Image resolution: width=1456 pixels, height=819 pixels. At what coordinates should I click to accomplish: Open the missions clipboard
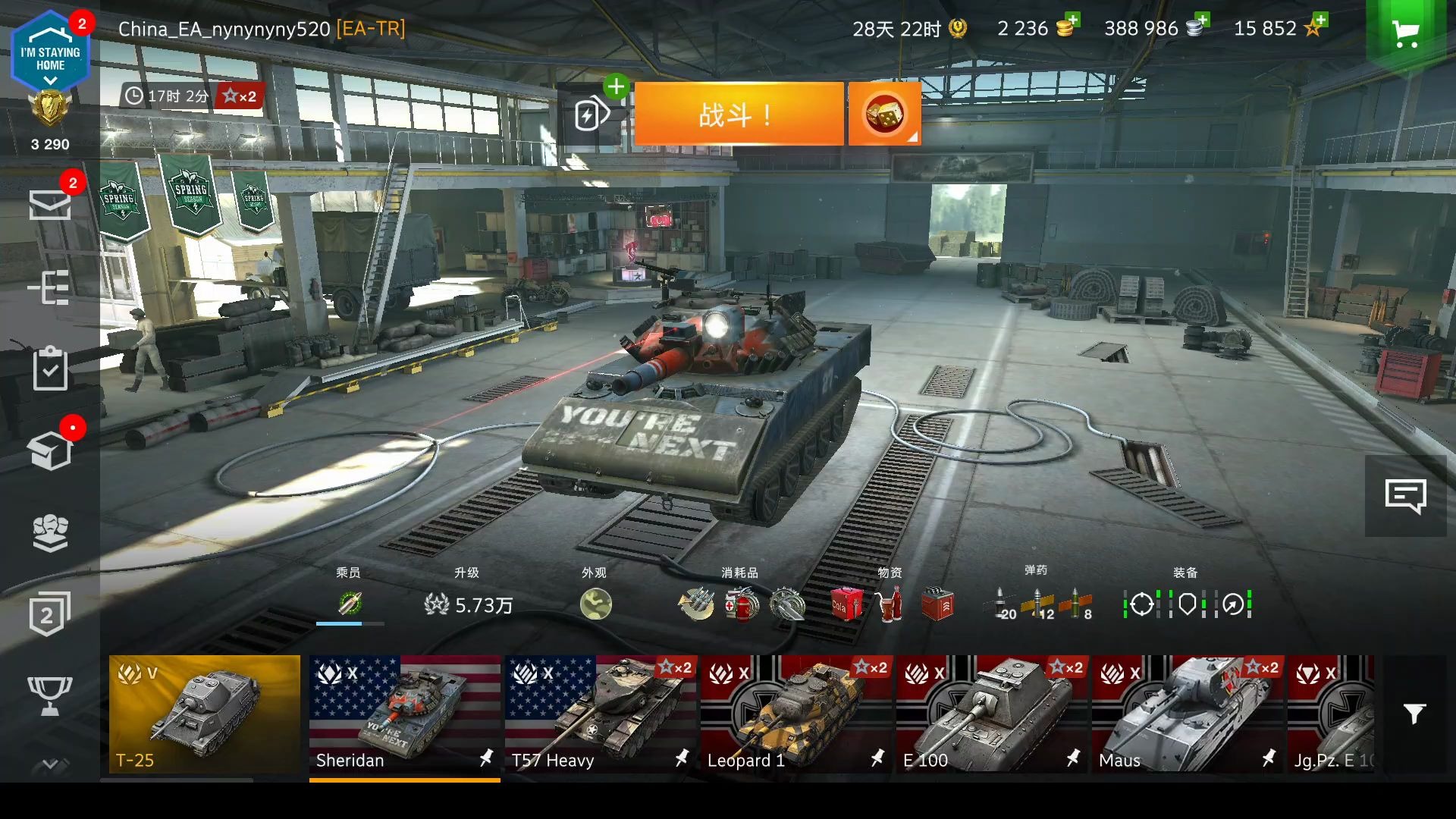pos(50,369)
